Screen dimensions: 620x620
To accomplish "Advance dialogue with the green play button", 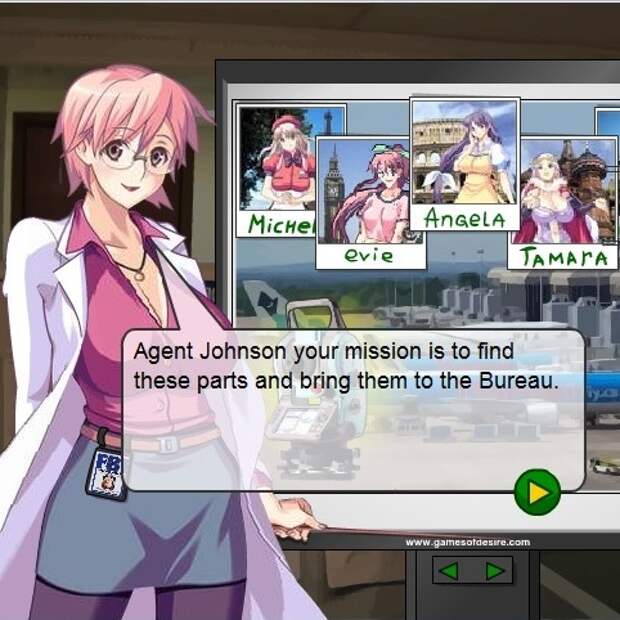I will (537, 492).
